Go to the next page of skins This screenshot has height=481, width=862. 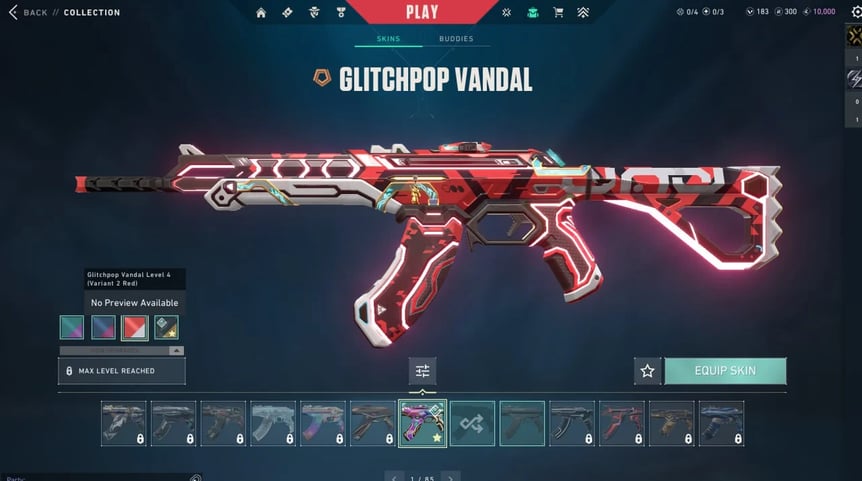pyautogui.click(x=451, y=476)
